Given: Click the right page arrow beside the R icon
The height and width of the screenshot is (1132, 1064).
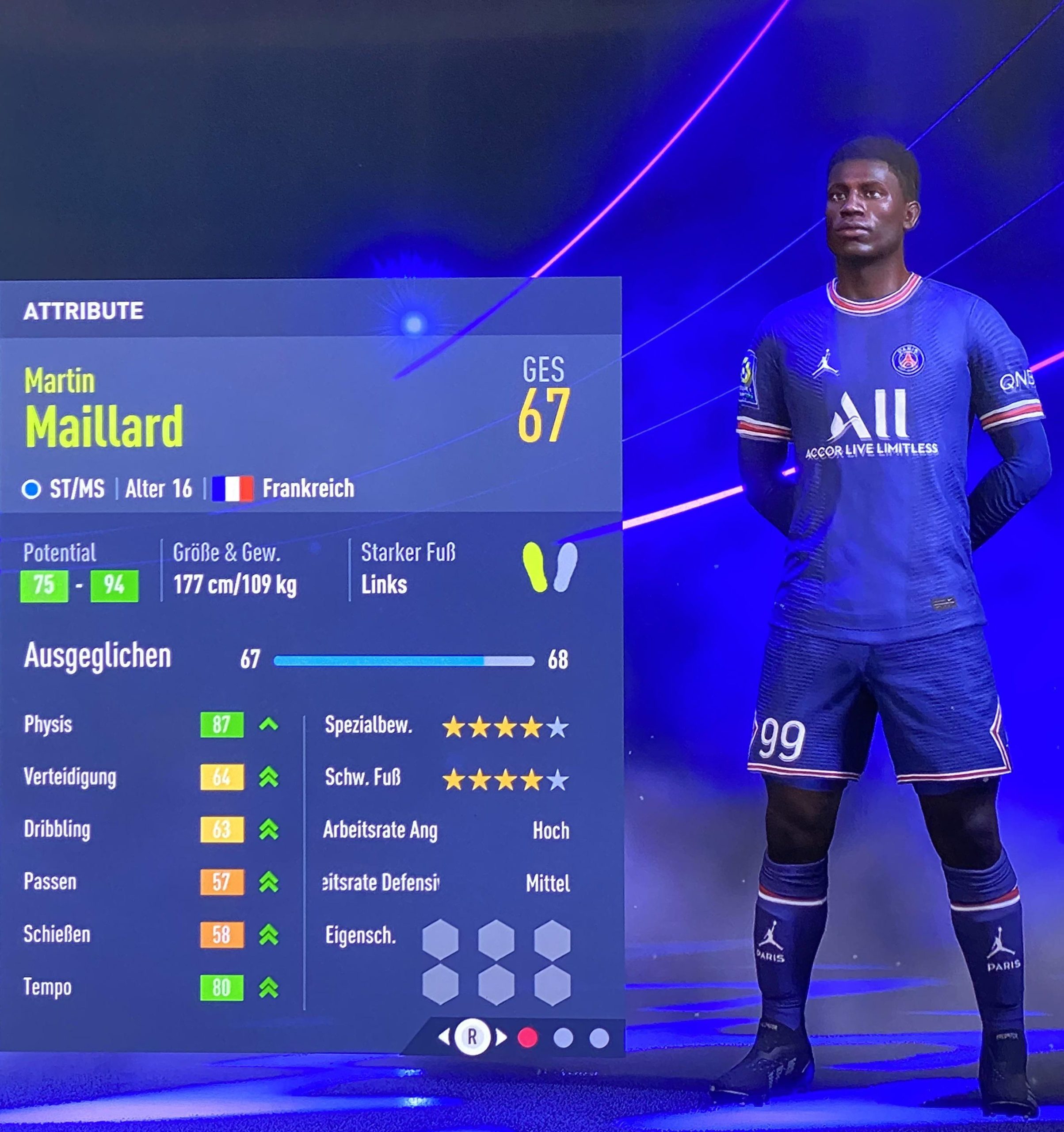Looking at the screenshot, I should coord(501,1037).
